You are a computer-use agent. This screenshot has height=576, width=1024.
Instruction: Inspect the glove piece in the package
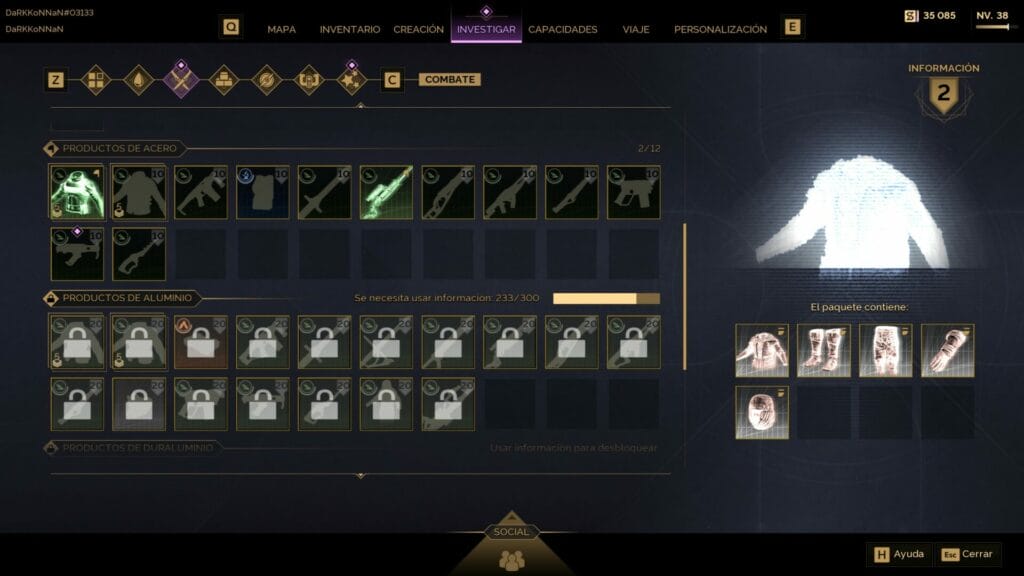[x=947, y=350]
